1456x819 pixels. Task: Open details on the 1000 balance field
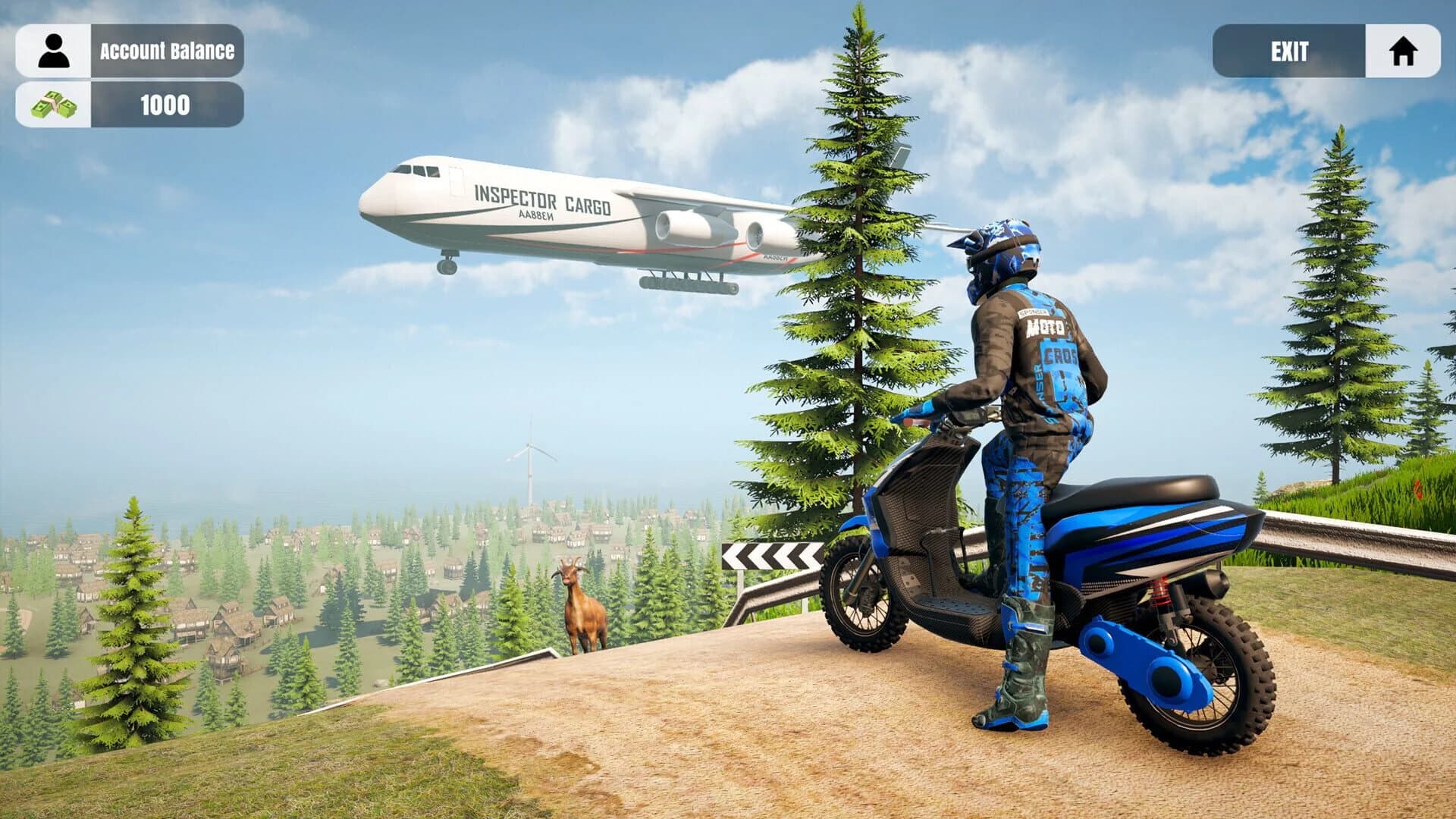pos(163,106)
